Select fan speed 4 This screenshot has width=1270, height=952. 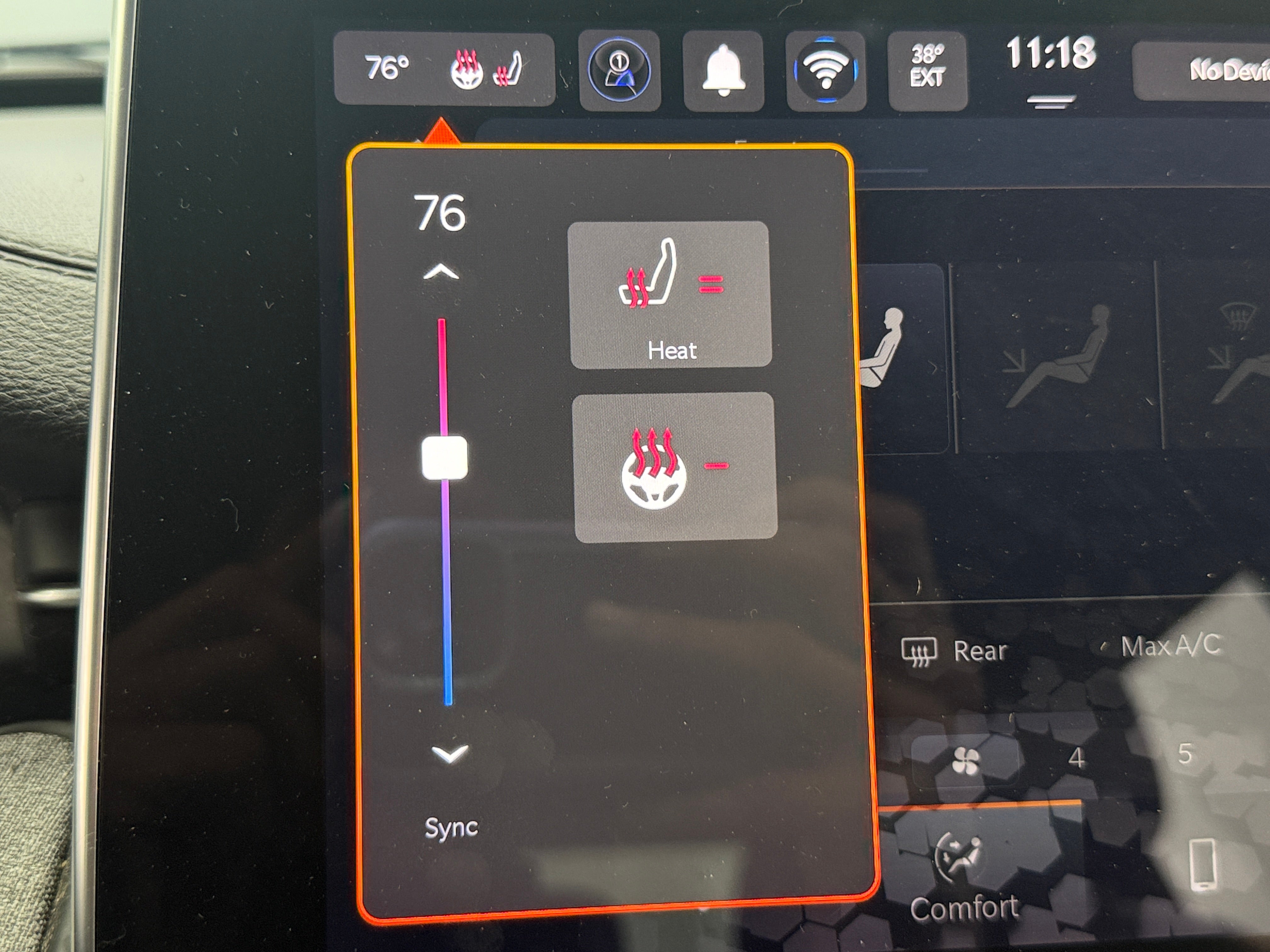tap(1076, 759)
